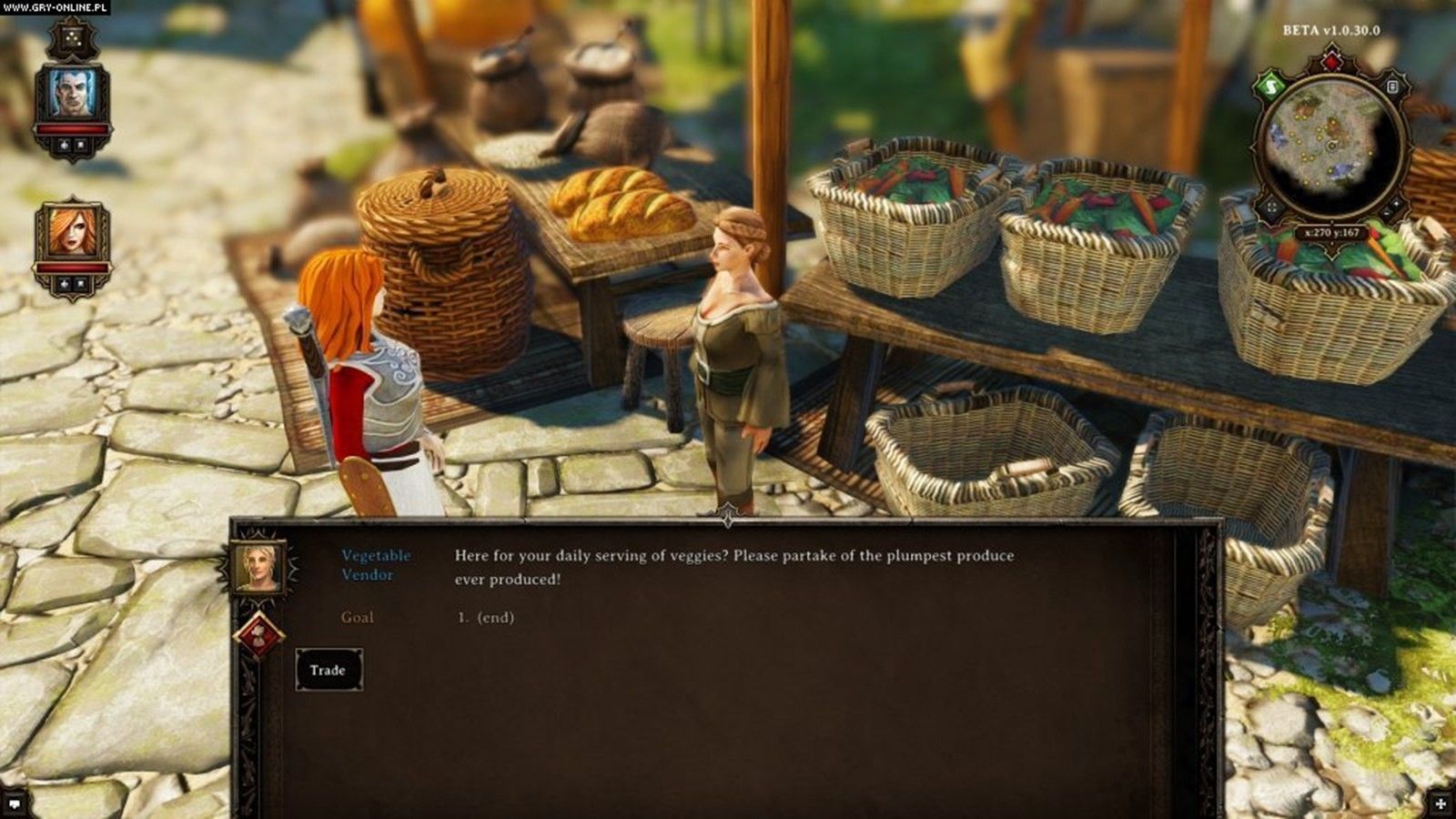1456x819 pixels.
Task: Click the plus button in bottom-right corner
Action: pyautogui.click(x=1441, y=804)
